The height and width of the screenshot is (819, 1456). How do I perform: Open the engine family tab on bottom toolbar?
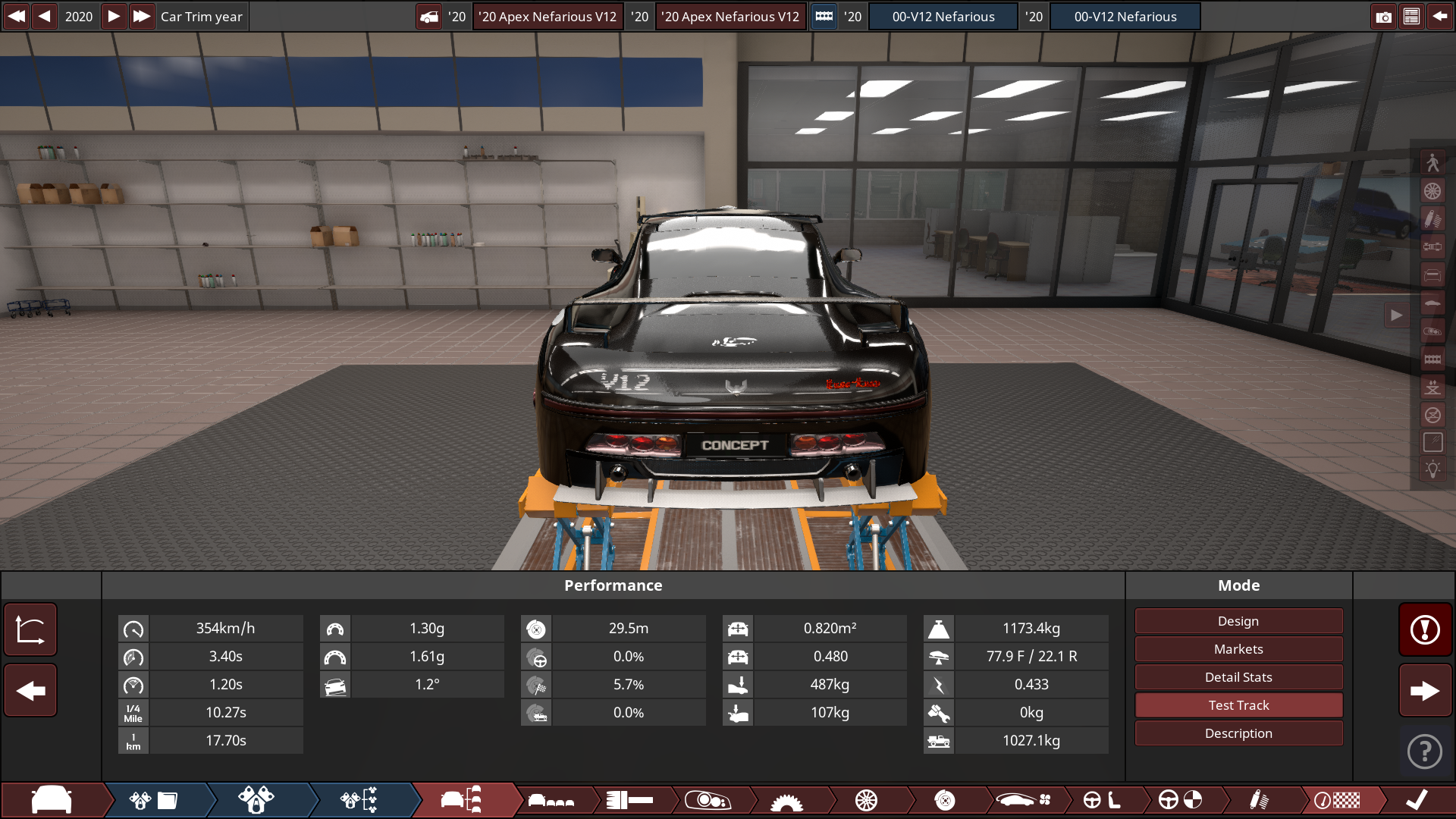[155, 800]
